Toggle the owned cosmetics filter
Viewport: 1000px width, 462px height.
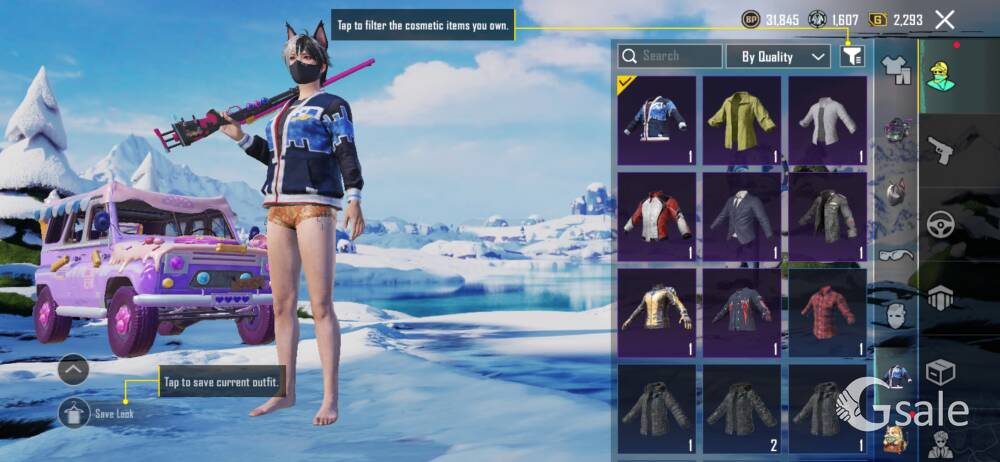(x=852, y=56)
